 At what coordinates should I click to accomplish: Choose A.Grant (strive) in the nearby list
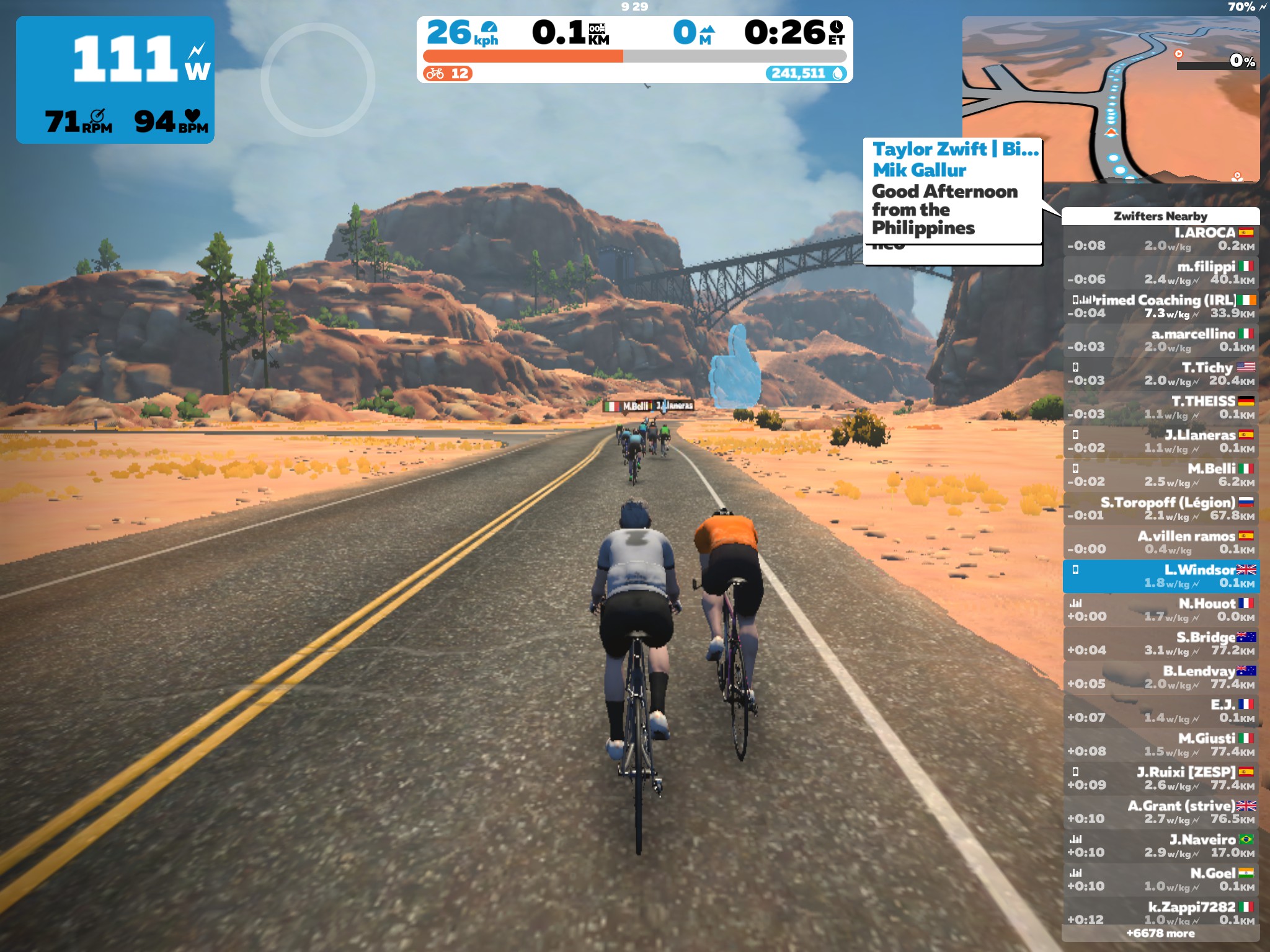point(1160,812)
